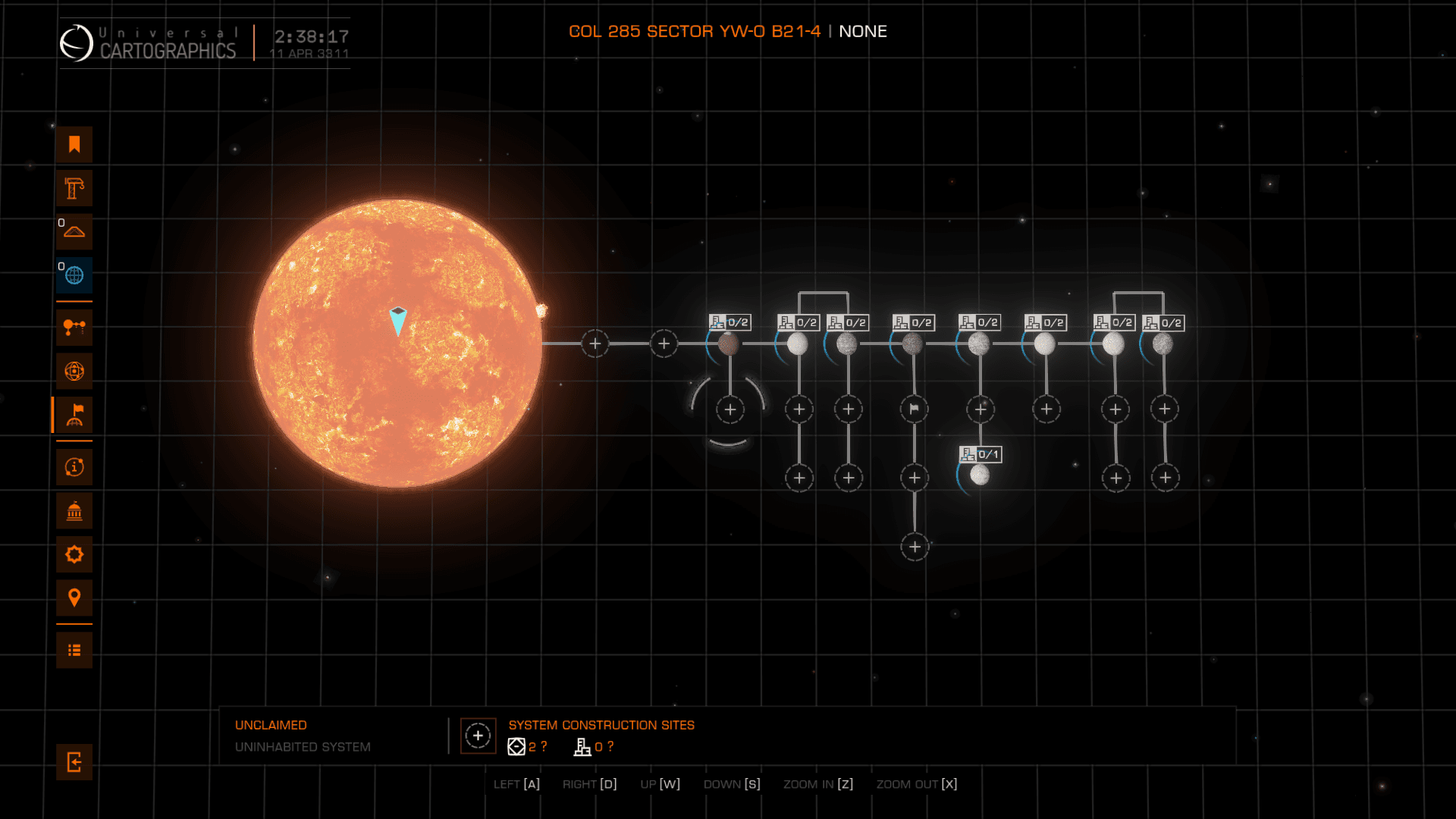Open the surface sites dome icon
The height and width of the screenshot is (819, 1456).
[x=74, y=231]
